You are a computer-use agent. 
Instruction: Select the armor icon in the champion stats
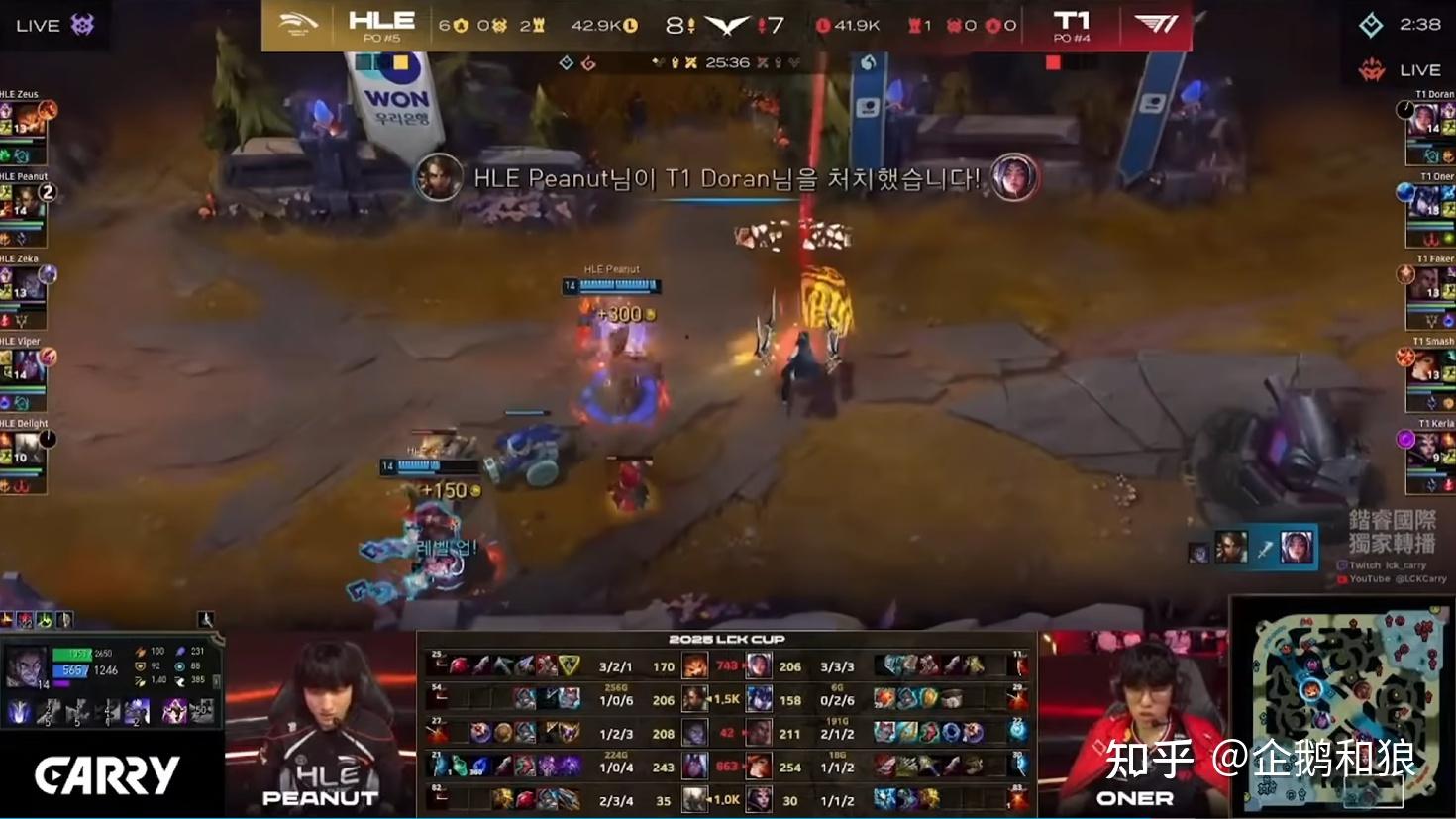141,665
